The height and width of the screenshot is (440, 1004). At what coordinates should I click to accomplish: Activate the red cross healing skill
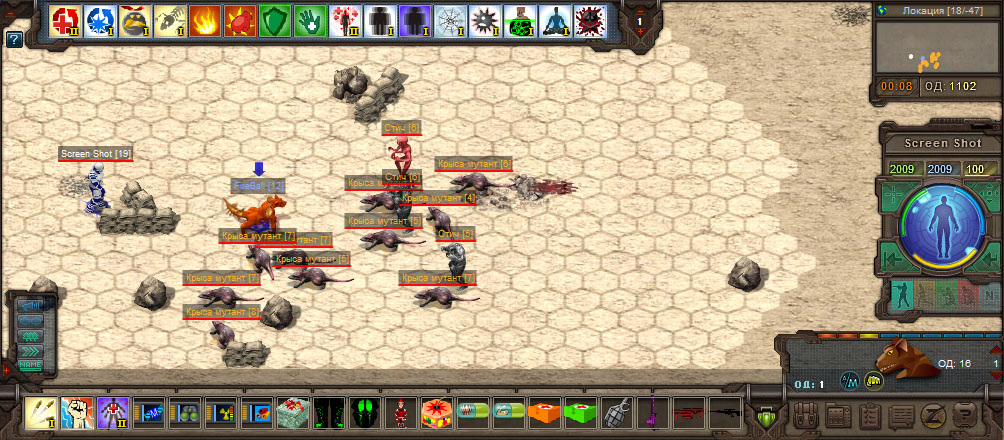point(65,20)
